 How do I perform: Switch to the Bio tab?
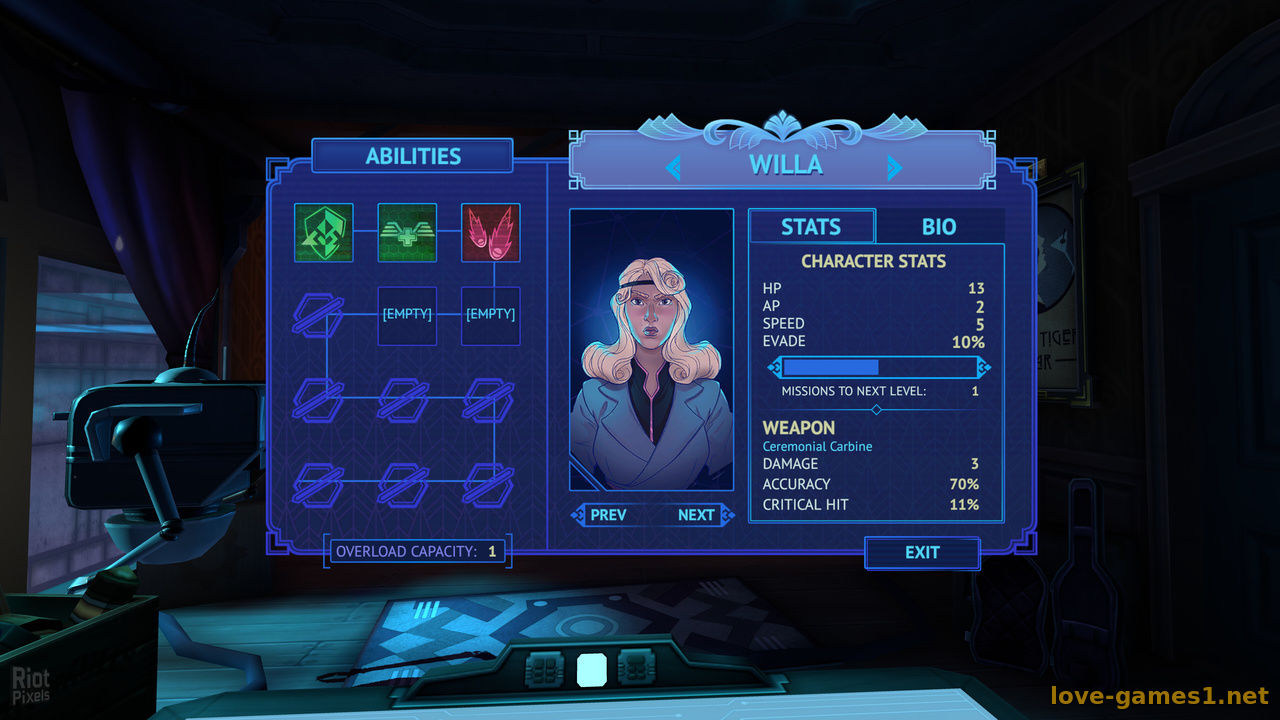pyautogui.click(x=938, y=227)
